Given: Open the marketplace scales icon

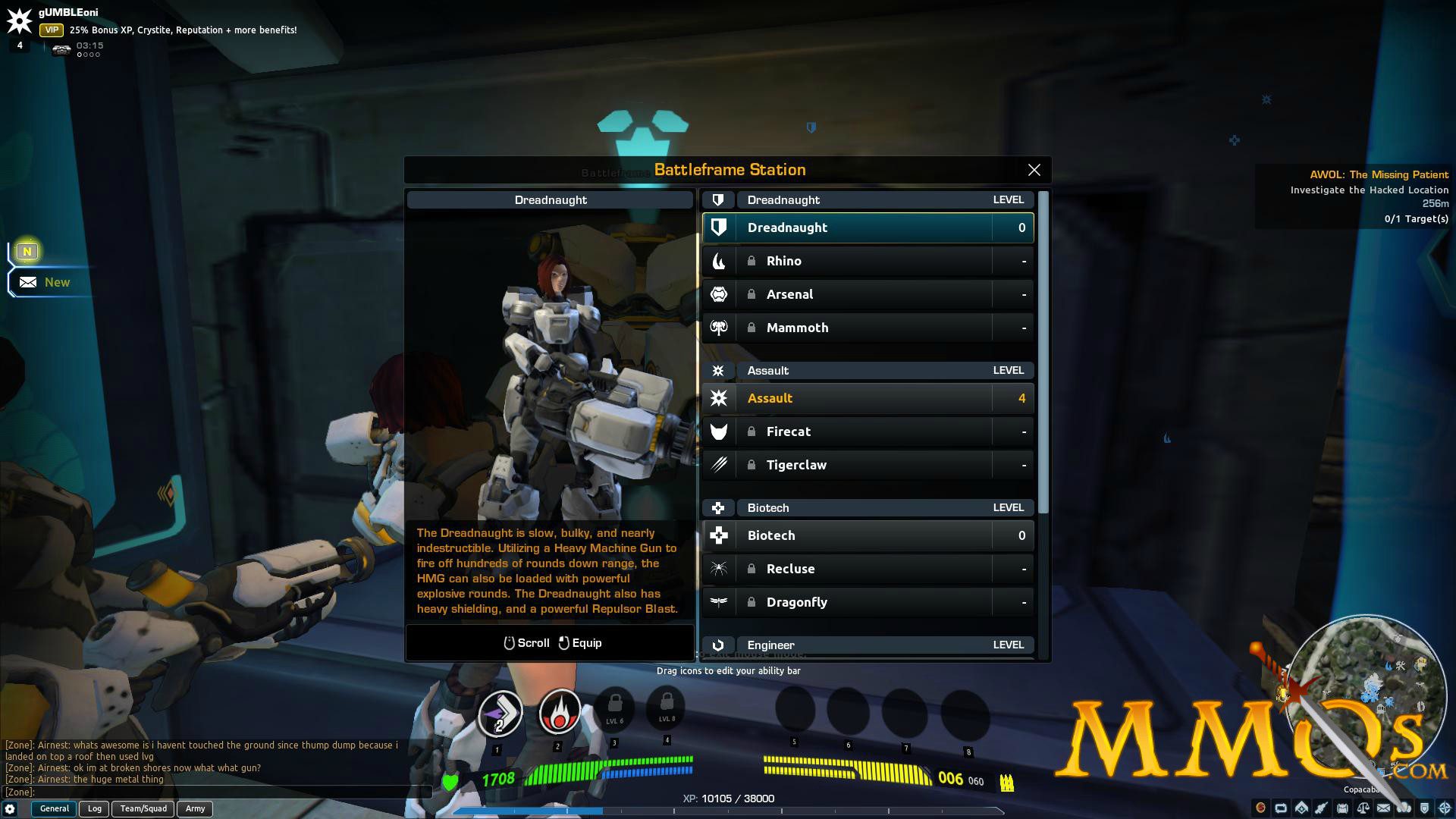Looking at the screenshot, I should (1363, 808).
